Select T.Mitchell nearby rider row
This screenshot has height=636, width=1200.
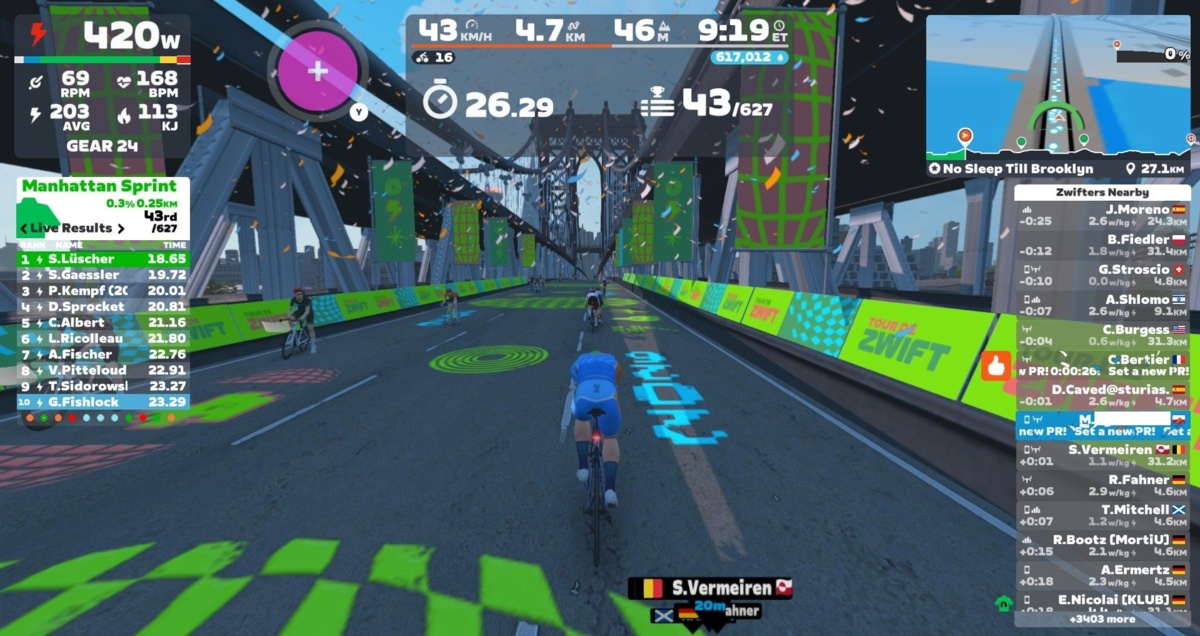1102,515
